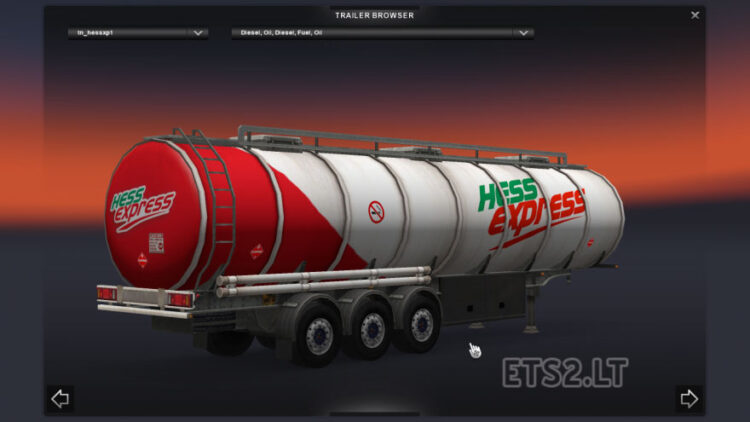Open the Diesel, Oil cargo dropdown
The image size is (750, 422).
tap(381, 33)
